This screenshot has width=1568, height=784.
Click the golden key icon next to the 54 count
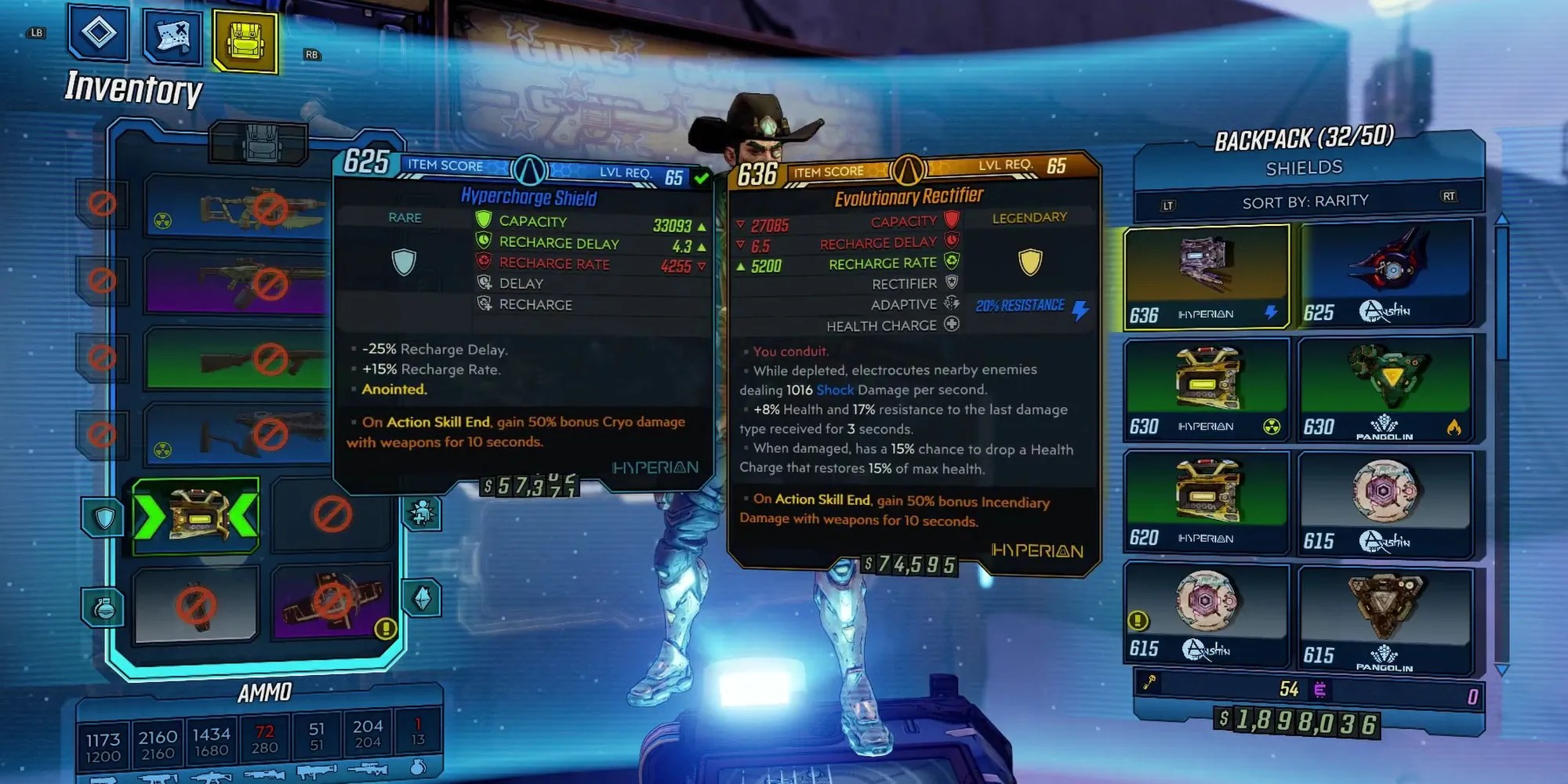(1149, 682)
